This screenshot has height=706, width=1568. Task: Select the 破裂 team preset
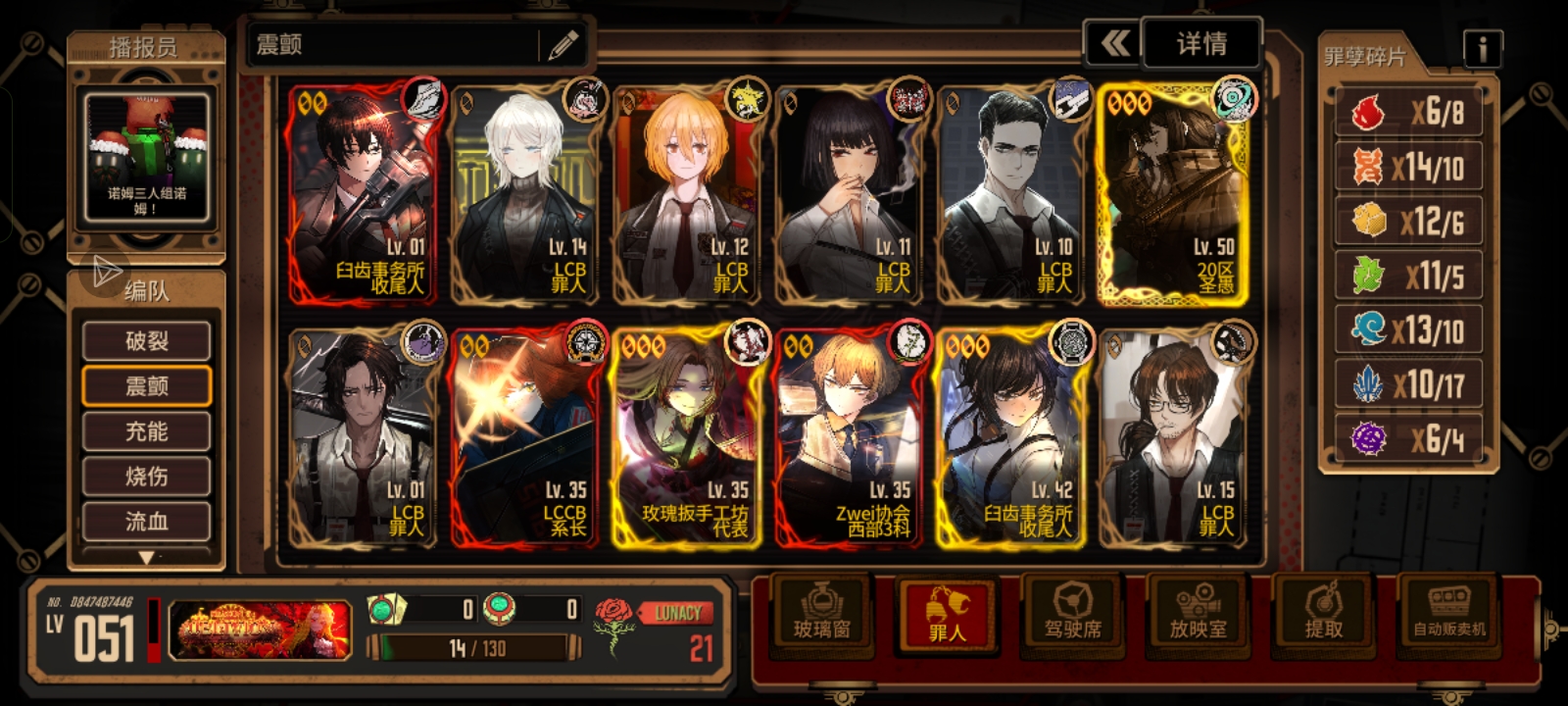[147, 341]
